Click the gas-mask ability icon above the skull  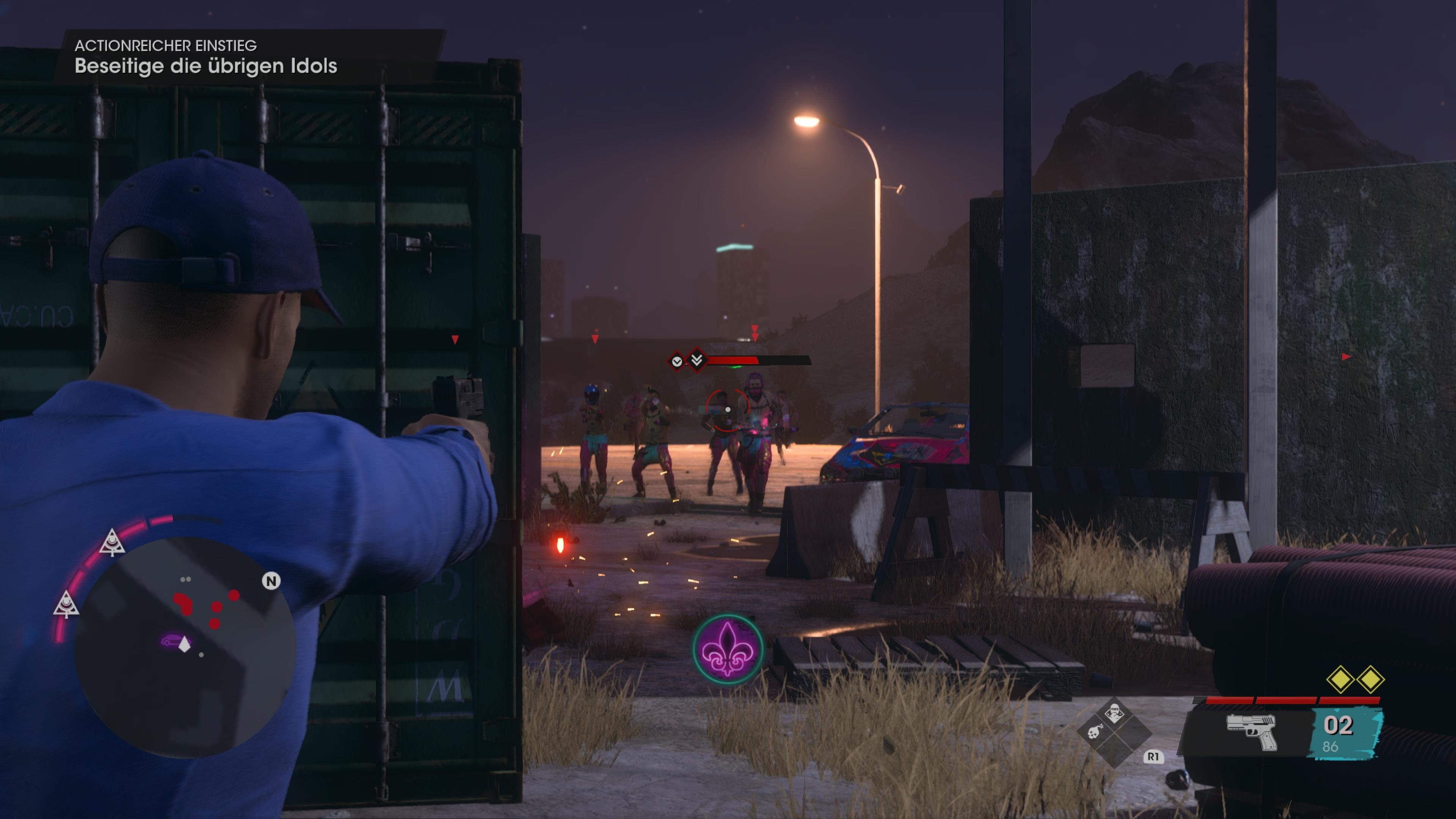point(1115,713)
